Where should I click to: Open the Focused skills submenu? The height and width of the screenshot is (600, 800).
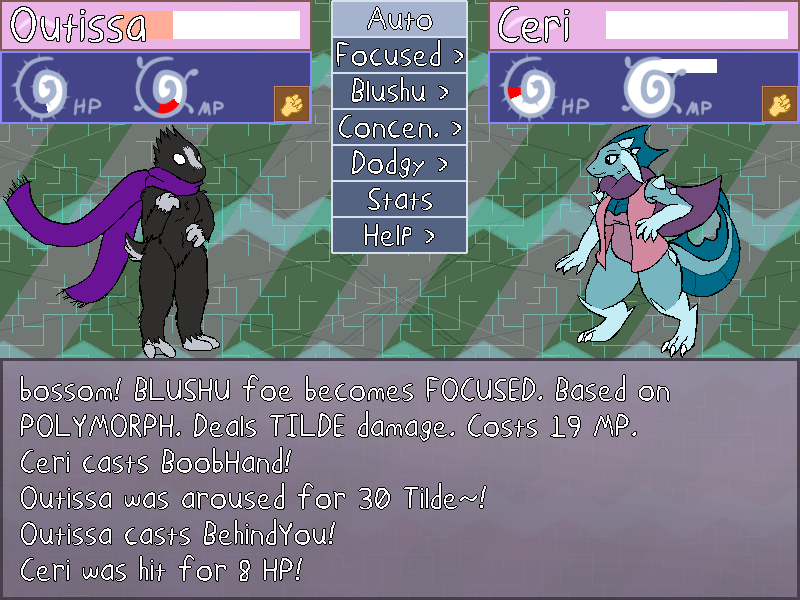399,55
